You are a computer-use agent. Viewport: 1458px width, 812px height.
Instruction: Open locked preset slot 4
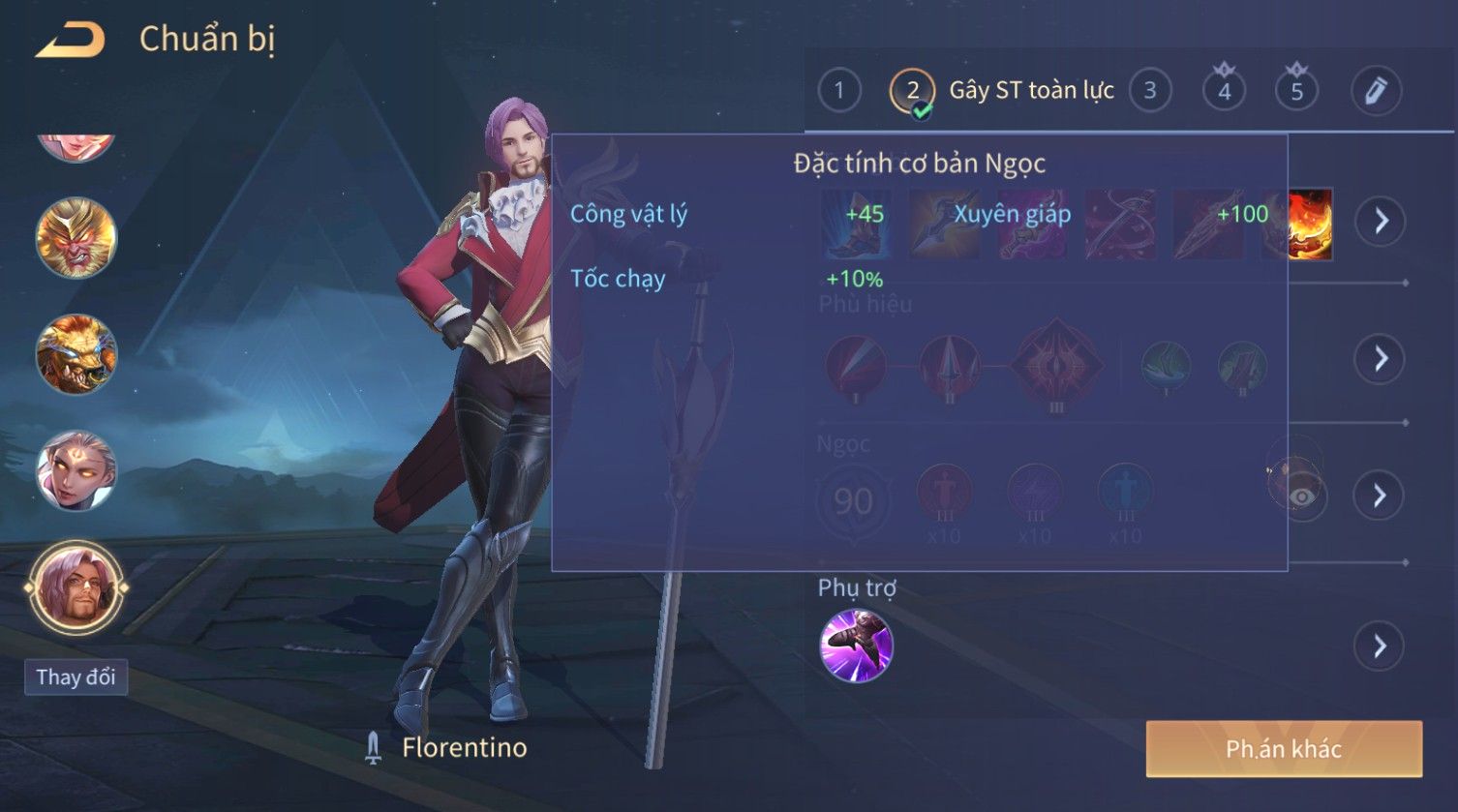tap(1224, 91)
